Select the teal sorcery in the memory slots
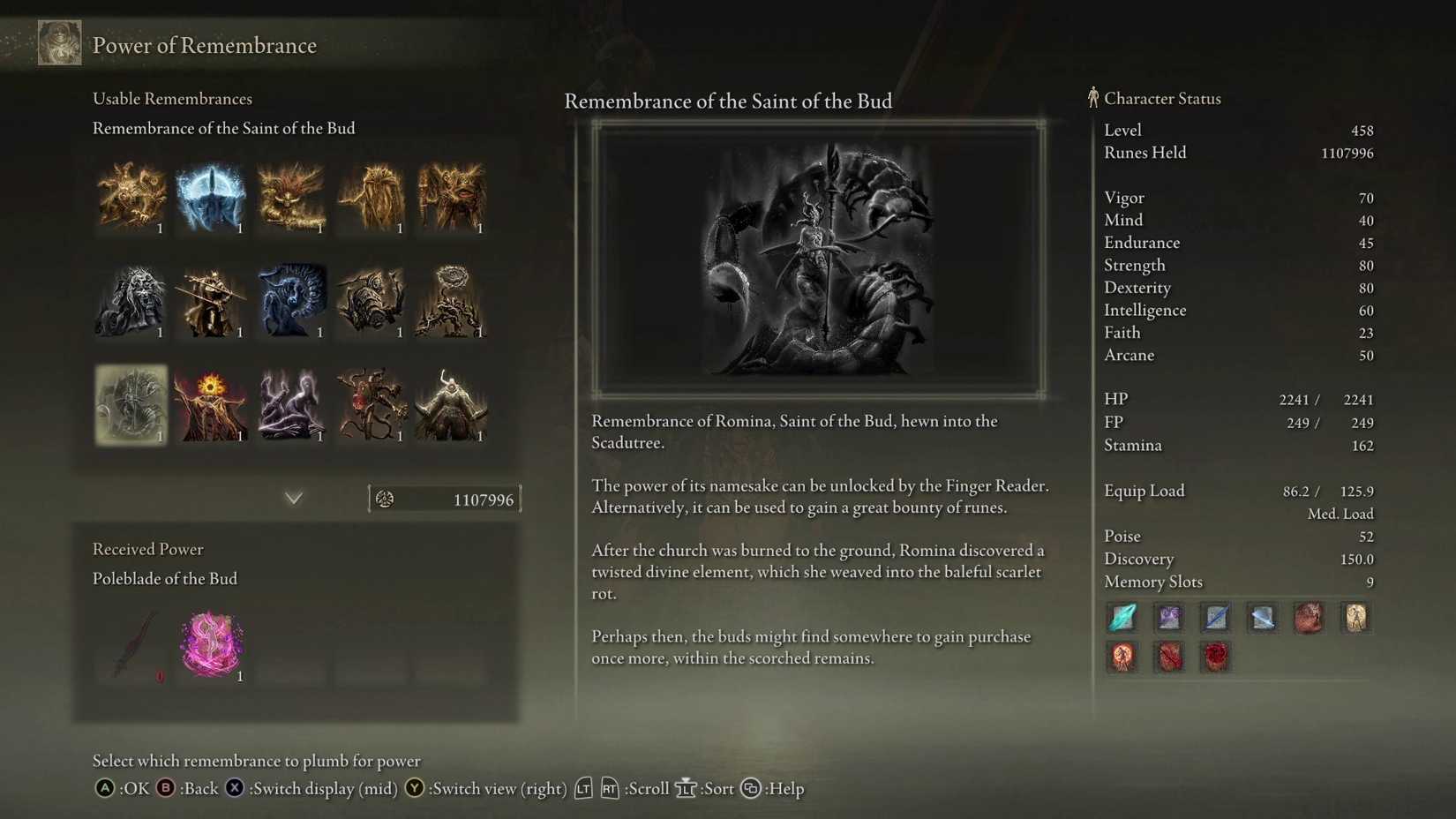 (1122, 618)
